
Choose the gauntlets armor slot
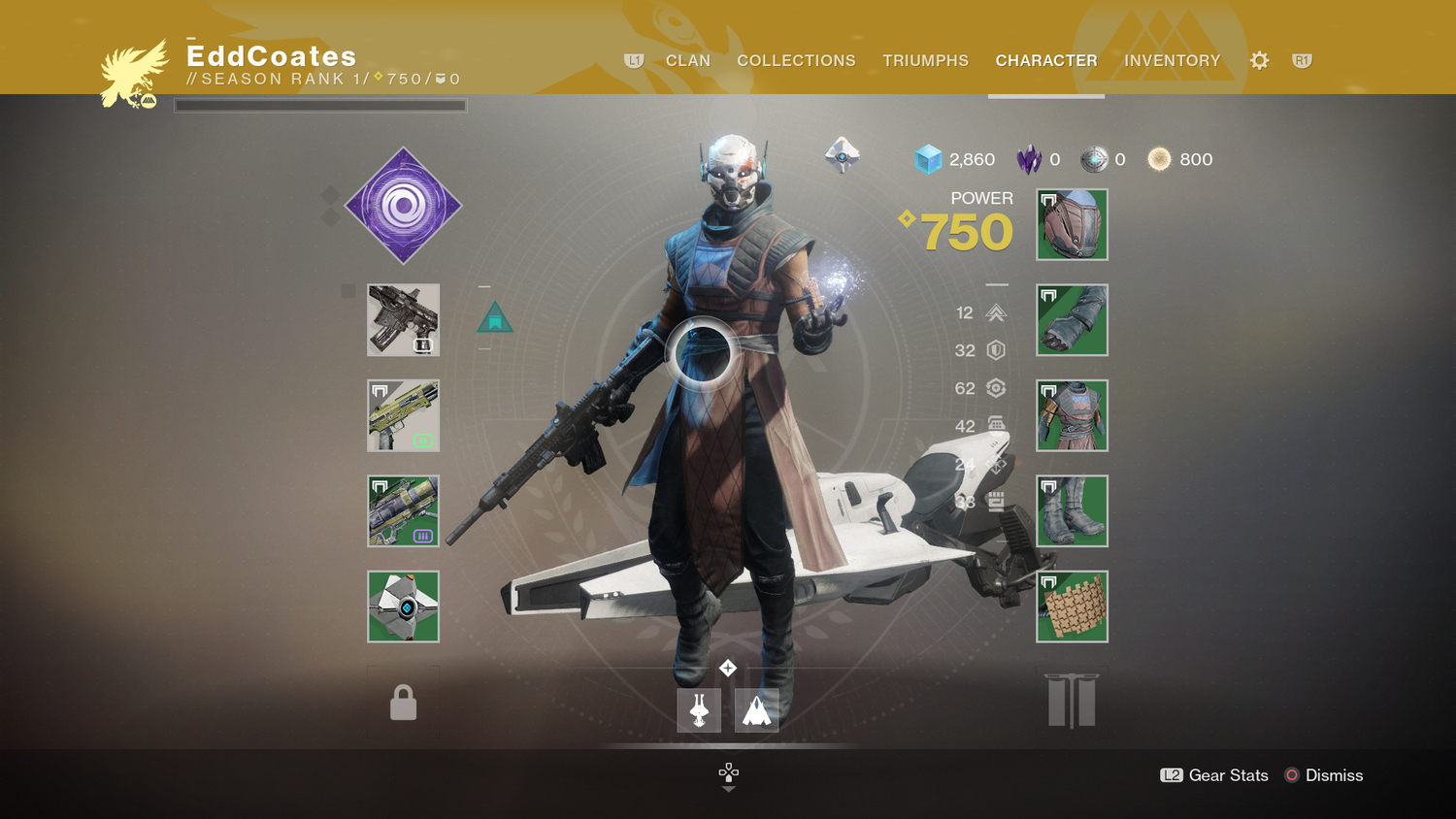[1072, 320]
